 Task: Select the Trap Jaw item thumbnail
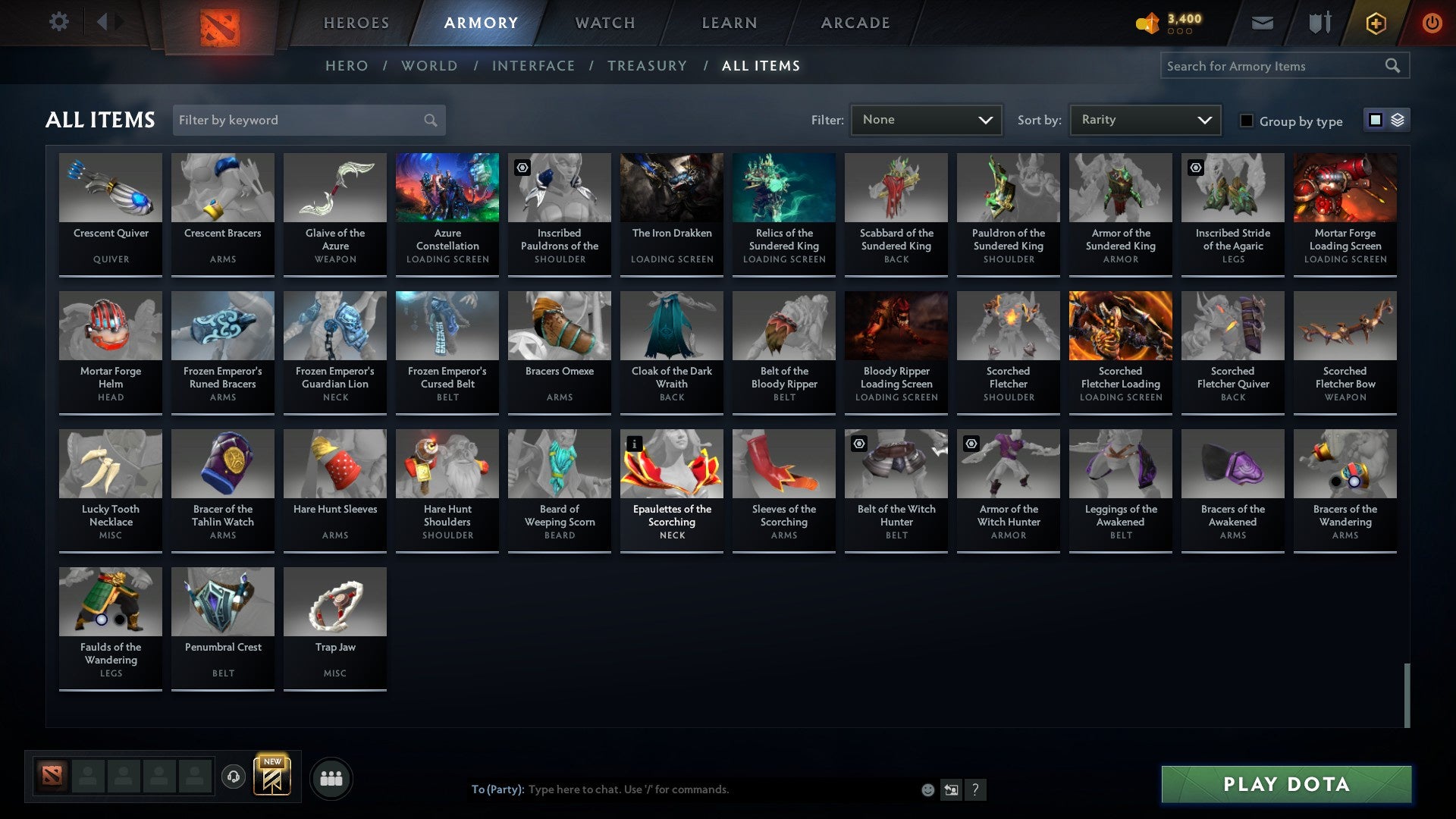334,601
